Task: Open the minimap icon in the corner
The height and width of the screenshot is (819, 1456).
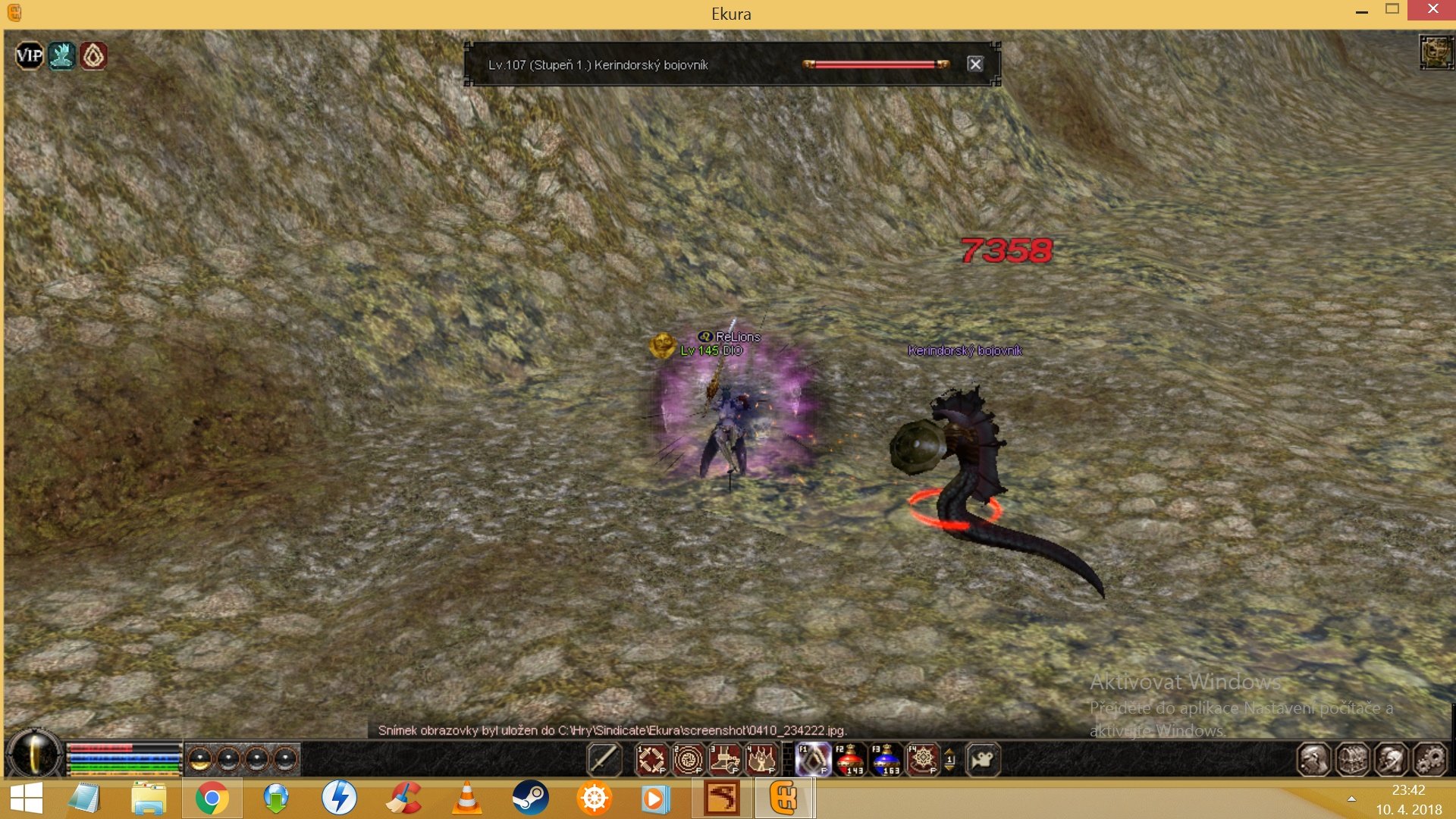Action: [x=1436, y=52]
